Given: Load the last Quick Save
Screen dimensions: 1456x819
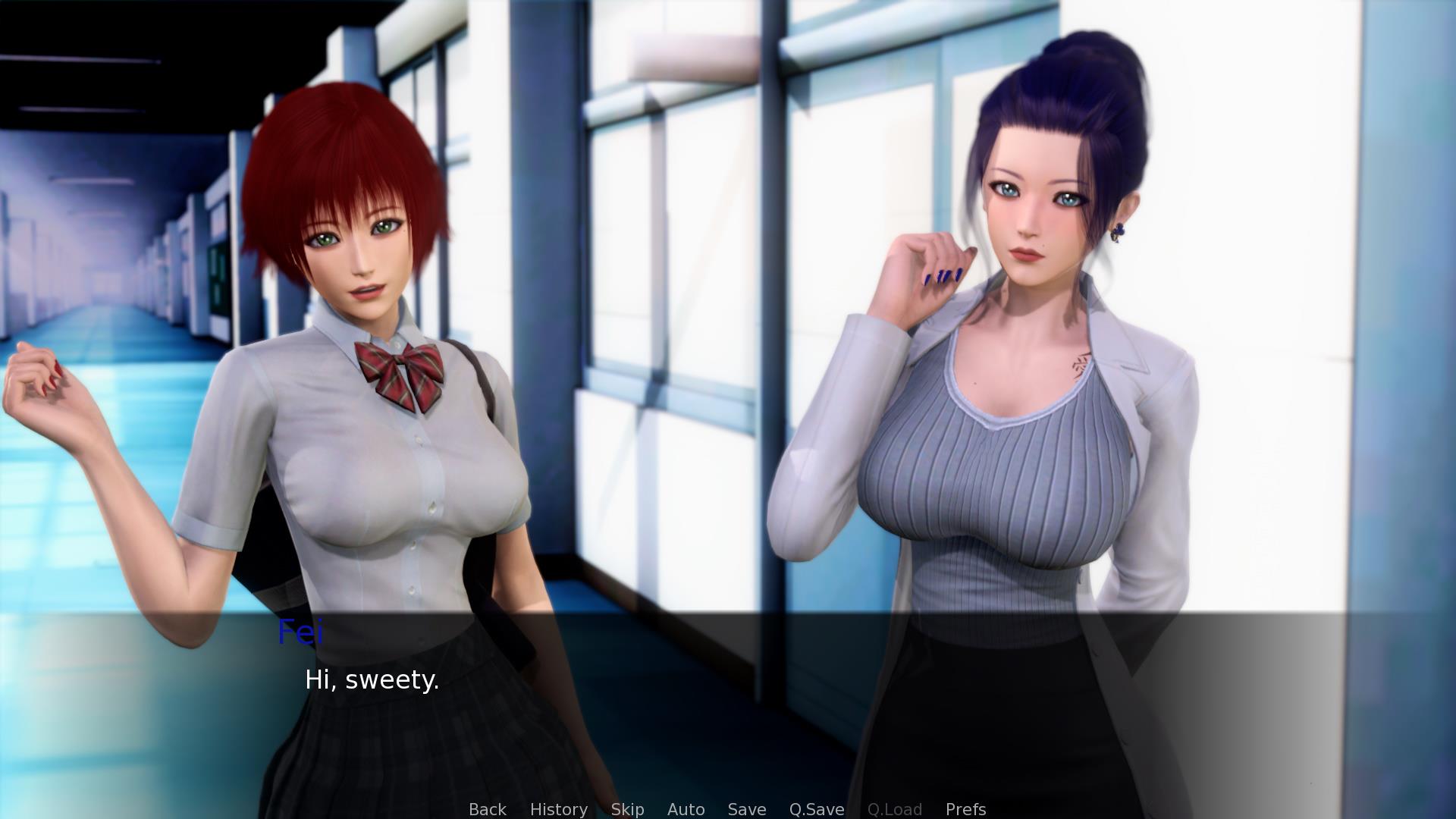Looking at the screenshot, I should click(895, 809).
